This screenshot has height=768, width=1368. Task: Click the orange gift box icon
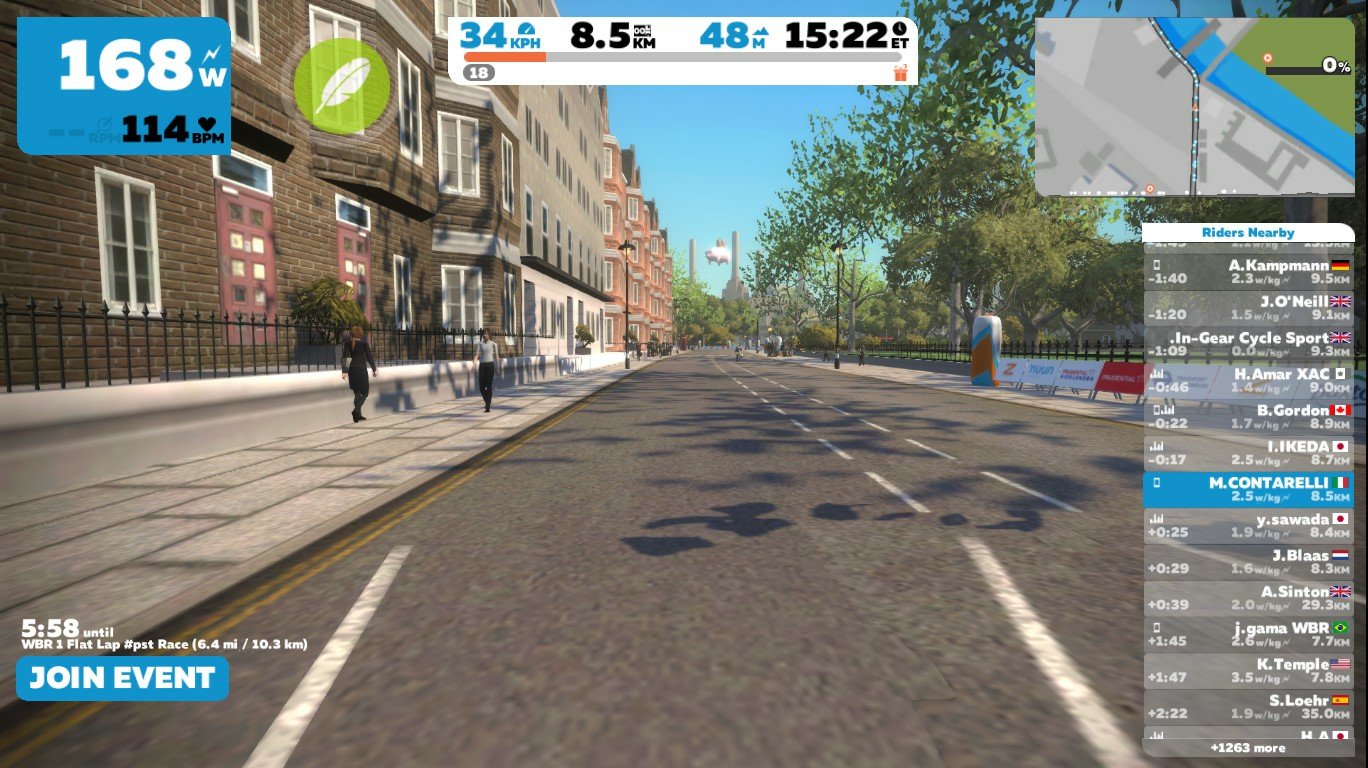[900, 72]
